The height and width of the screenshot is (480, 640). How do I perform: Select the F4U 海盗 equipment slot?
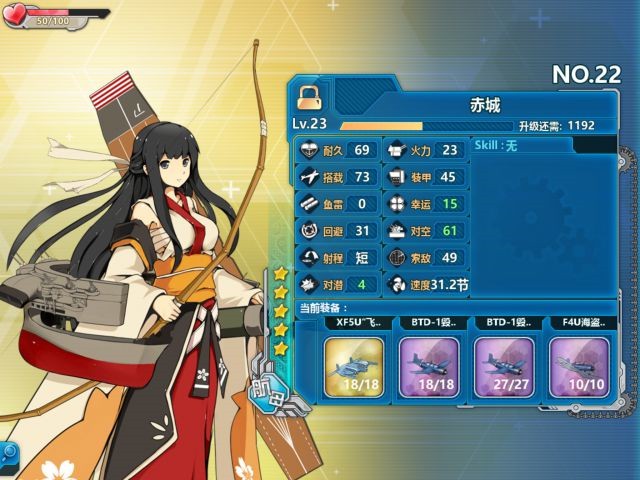click(579, 366)
